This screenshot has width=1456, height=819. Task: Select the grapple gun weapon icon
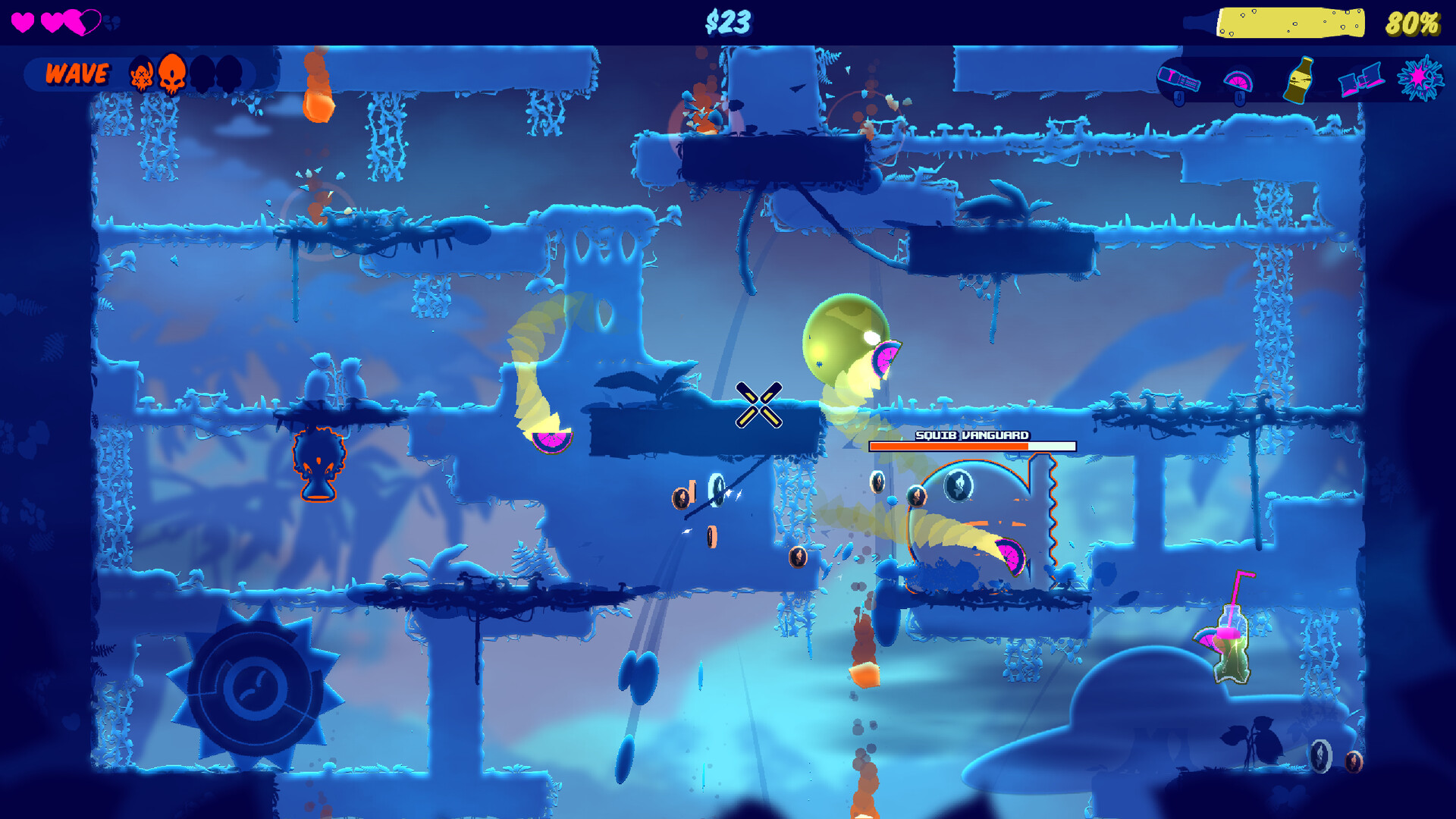(1179, 80)
